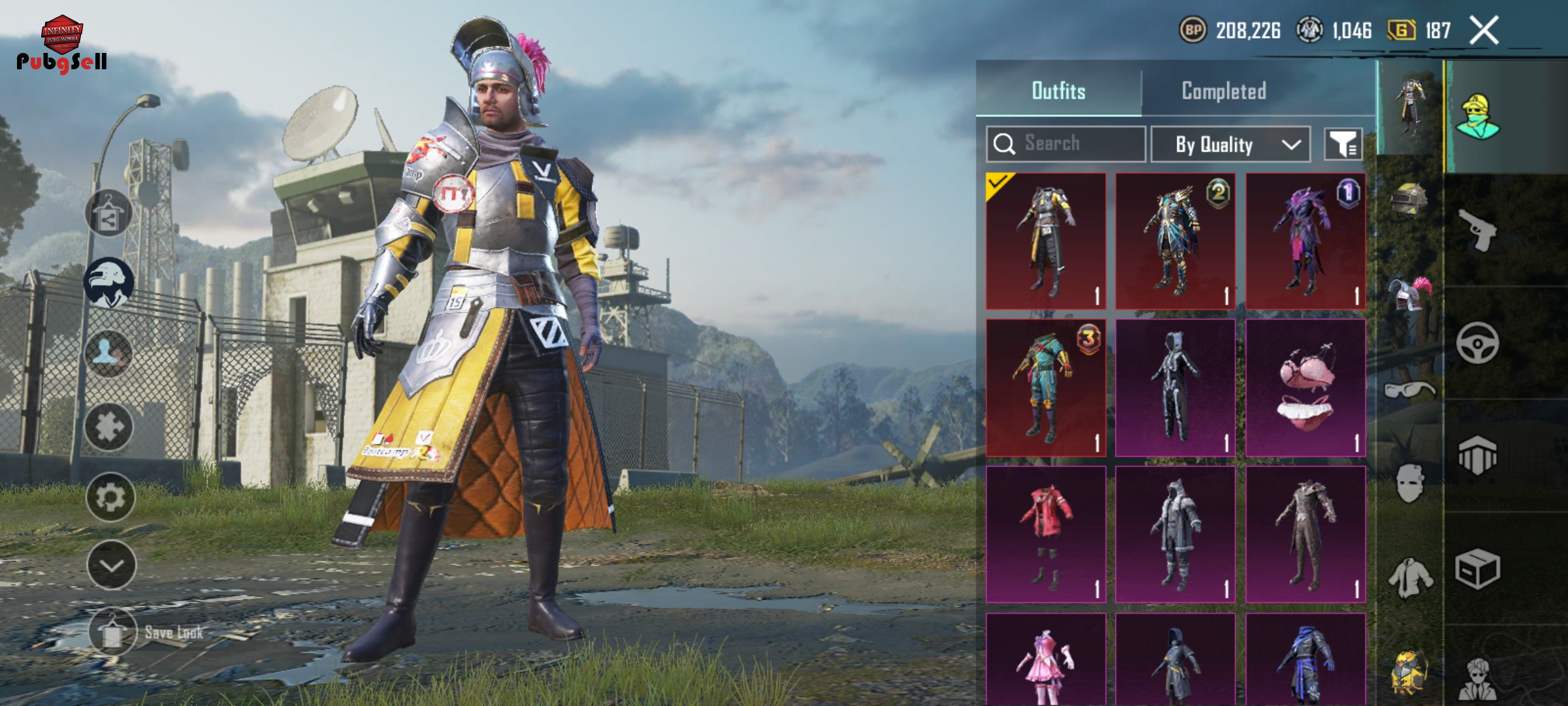This screenshot has height=706, width=1568.
Task: Collapse side buttons with the down arrow
Action: [x=111, y=565]
